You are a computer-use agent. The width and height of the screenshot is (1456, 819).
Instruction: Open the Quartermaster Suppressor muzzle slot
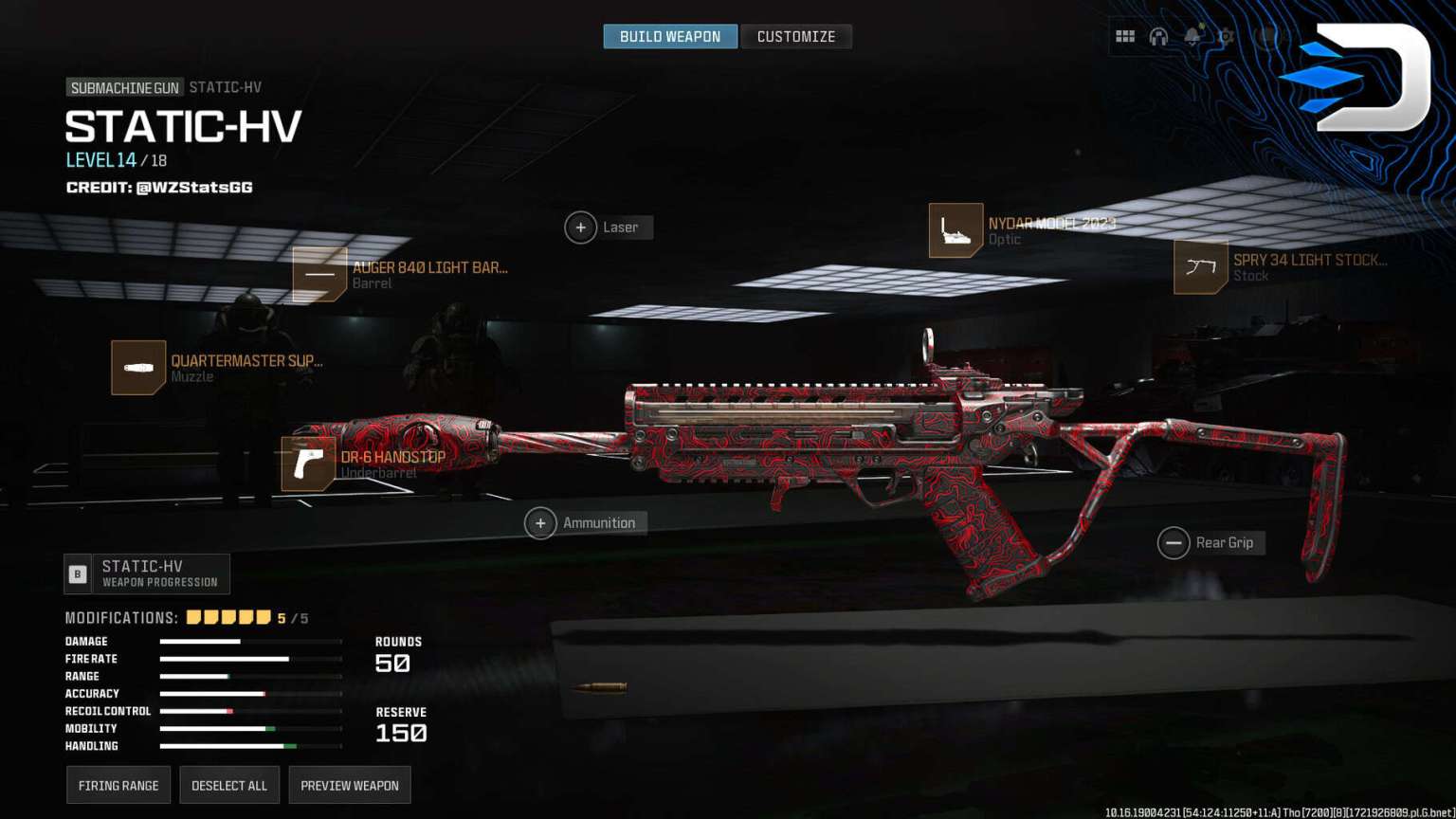coord(138,368)
